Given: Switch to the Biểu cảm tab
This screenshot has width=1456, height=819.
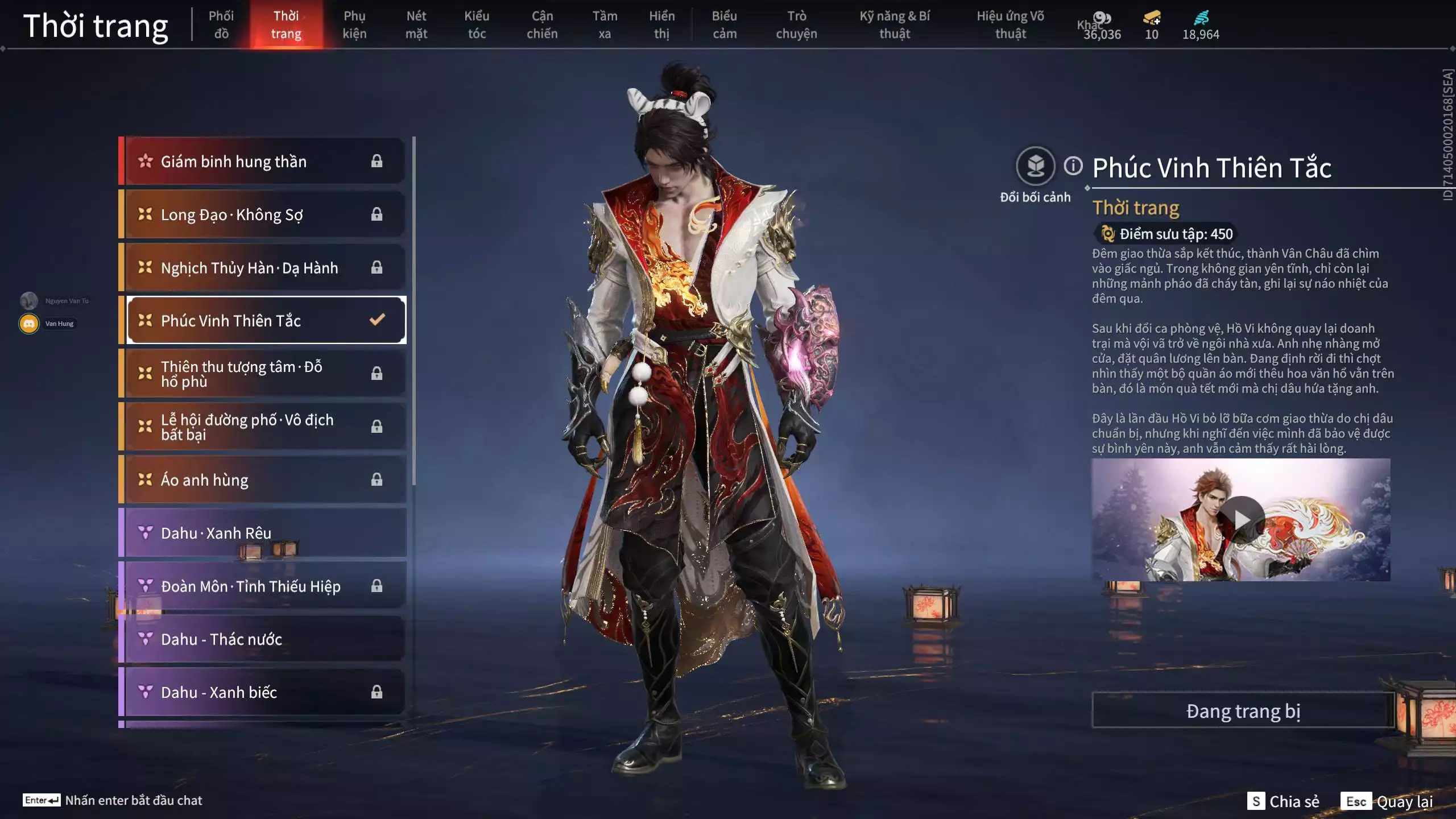Looking at the screenshot, I should [725, 24].
